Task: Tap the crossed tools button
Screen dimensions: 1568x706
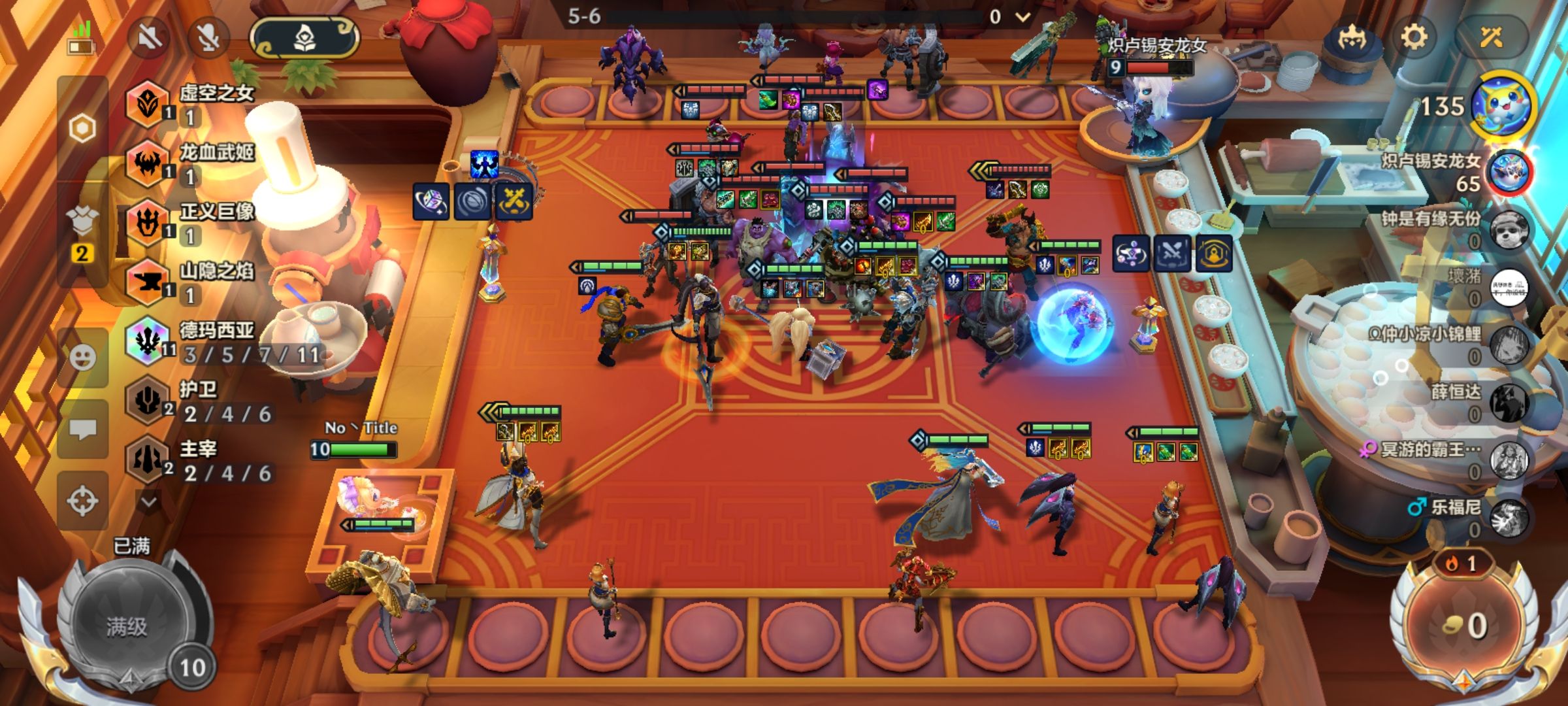Action: tap(1492, 38)
